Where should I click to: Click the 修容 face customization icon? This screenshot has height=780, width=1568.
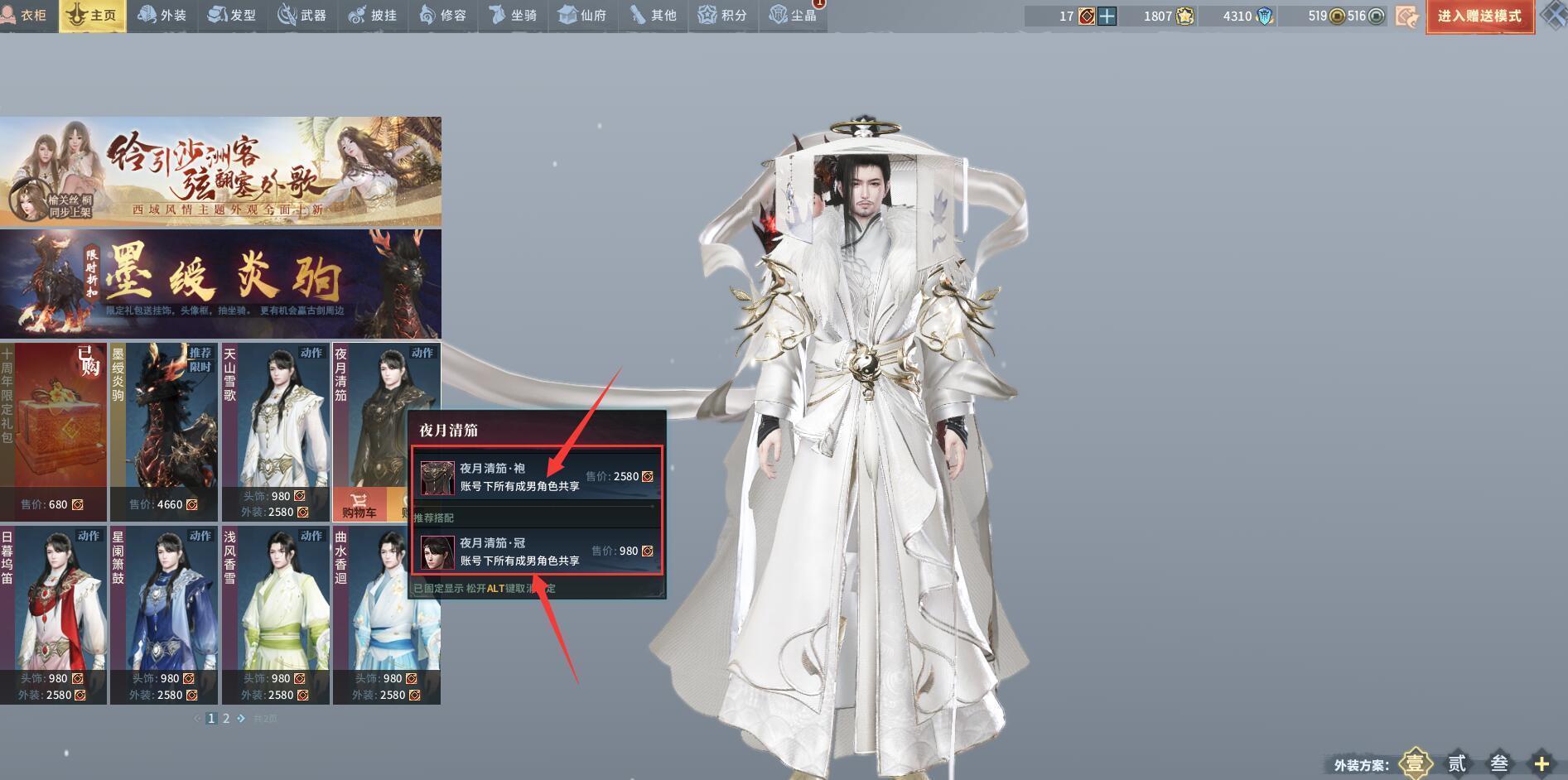point(443,15)
